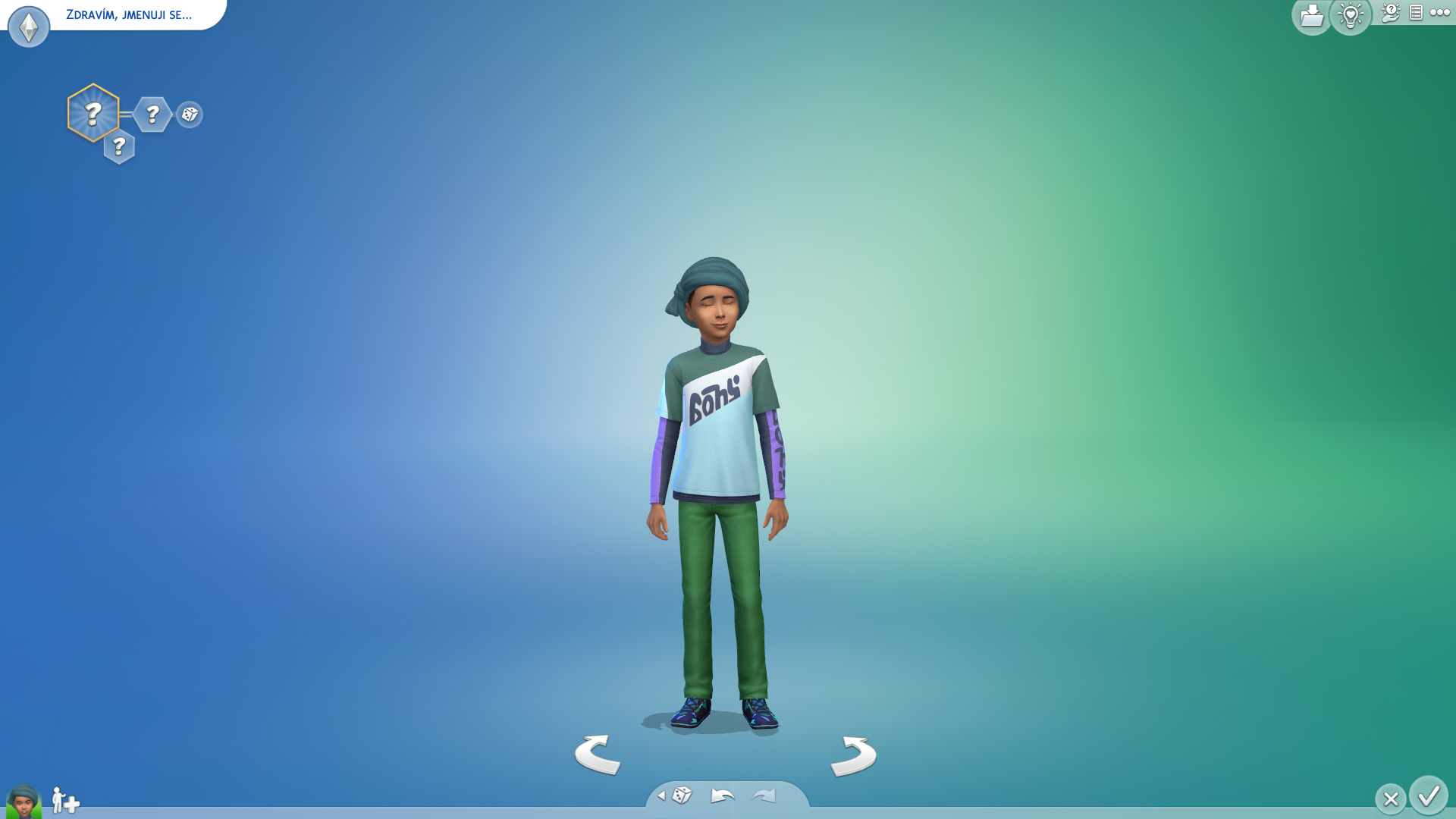The width and height of the screenshot is (1456, 819).
Task: Redo the last change
Action: tap(764, 795)
